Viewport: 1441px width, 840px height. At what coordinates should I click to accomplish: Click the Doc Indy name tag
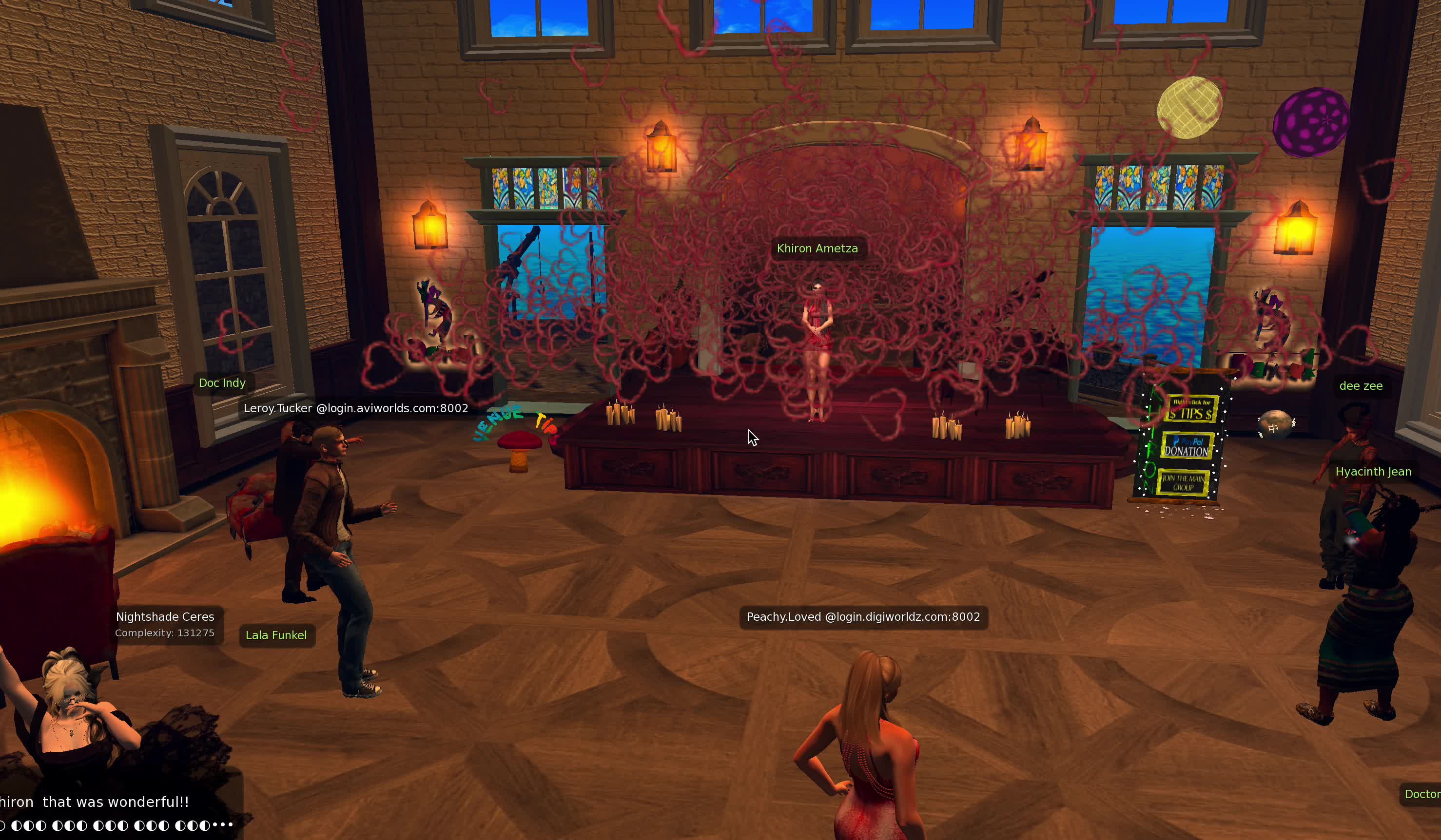pyautogui.click(x=222, y=383)
